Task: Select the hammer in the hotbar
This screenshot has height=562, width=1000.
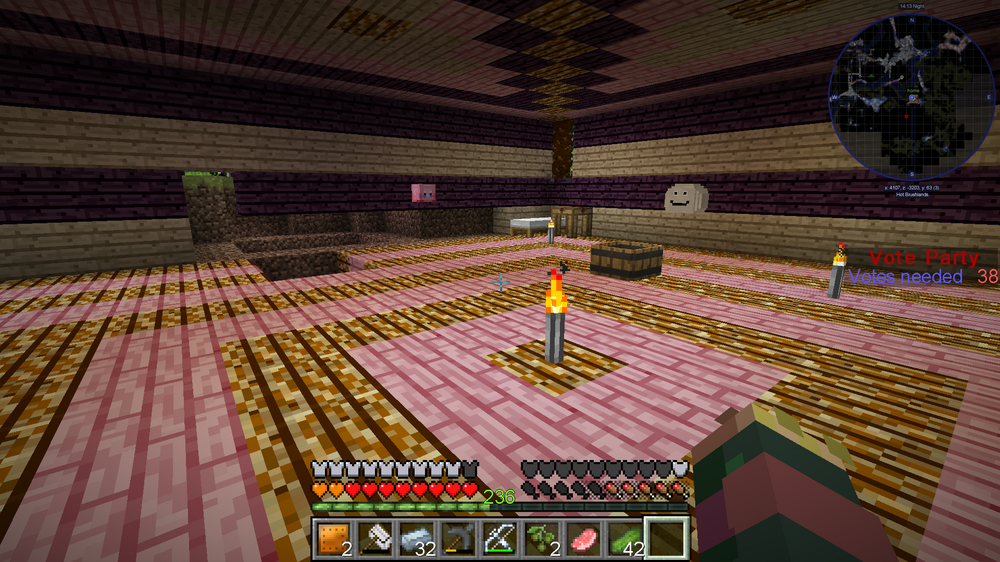Action: 373,540
